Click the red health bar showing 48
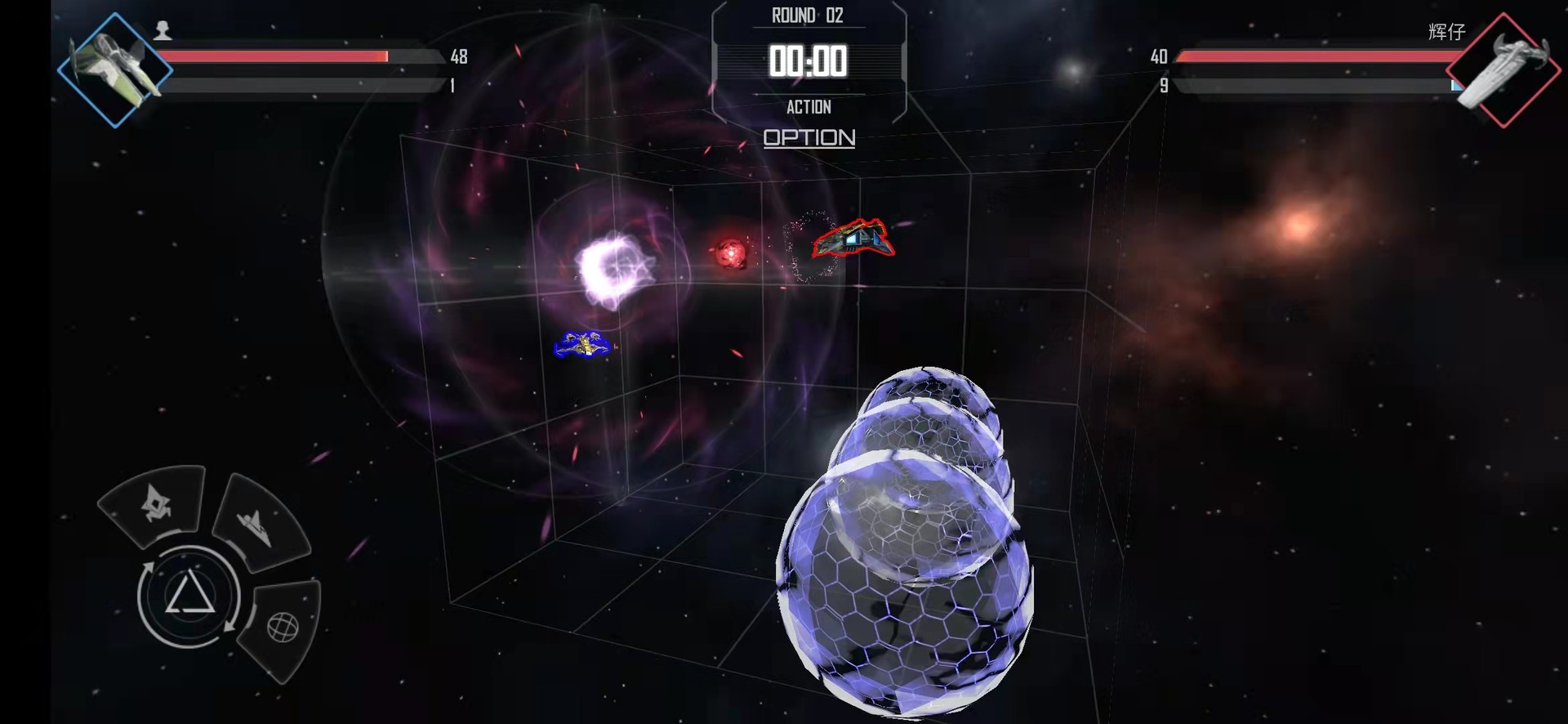 pyautogui.click(x=274, y=56)
